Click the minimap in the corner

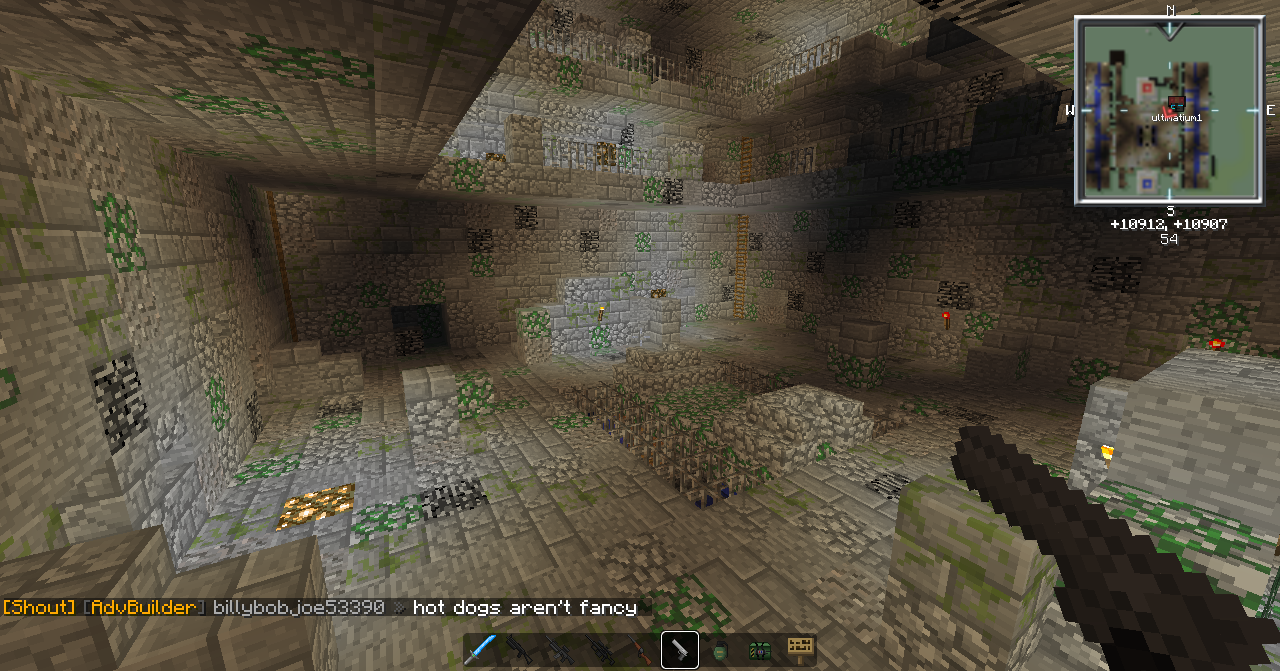tap(1168, 110)
